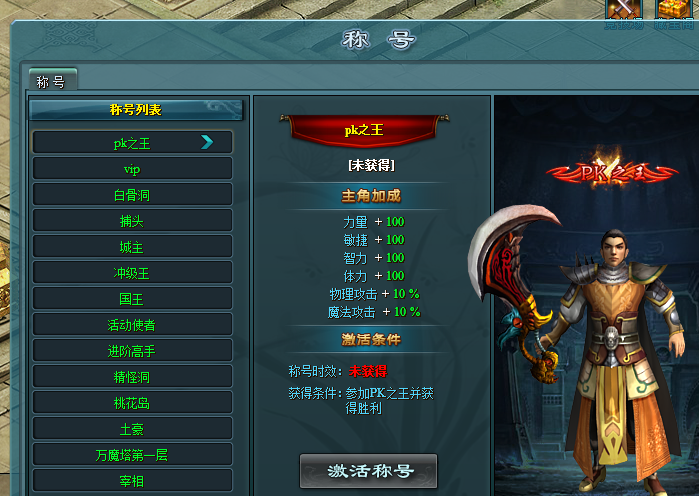This screenshot has height=496, width=699.
Task: Switch to the 称号 tab
Action: point(51,81)
